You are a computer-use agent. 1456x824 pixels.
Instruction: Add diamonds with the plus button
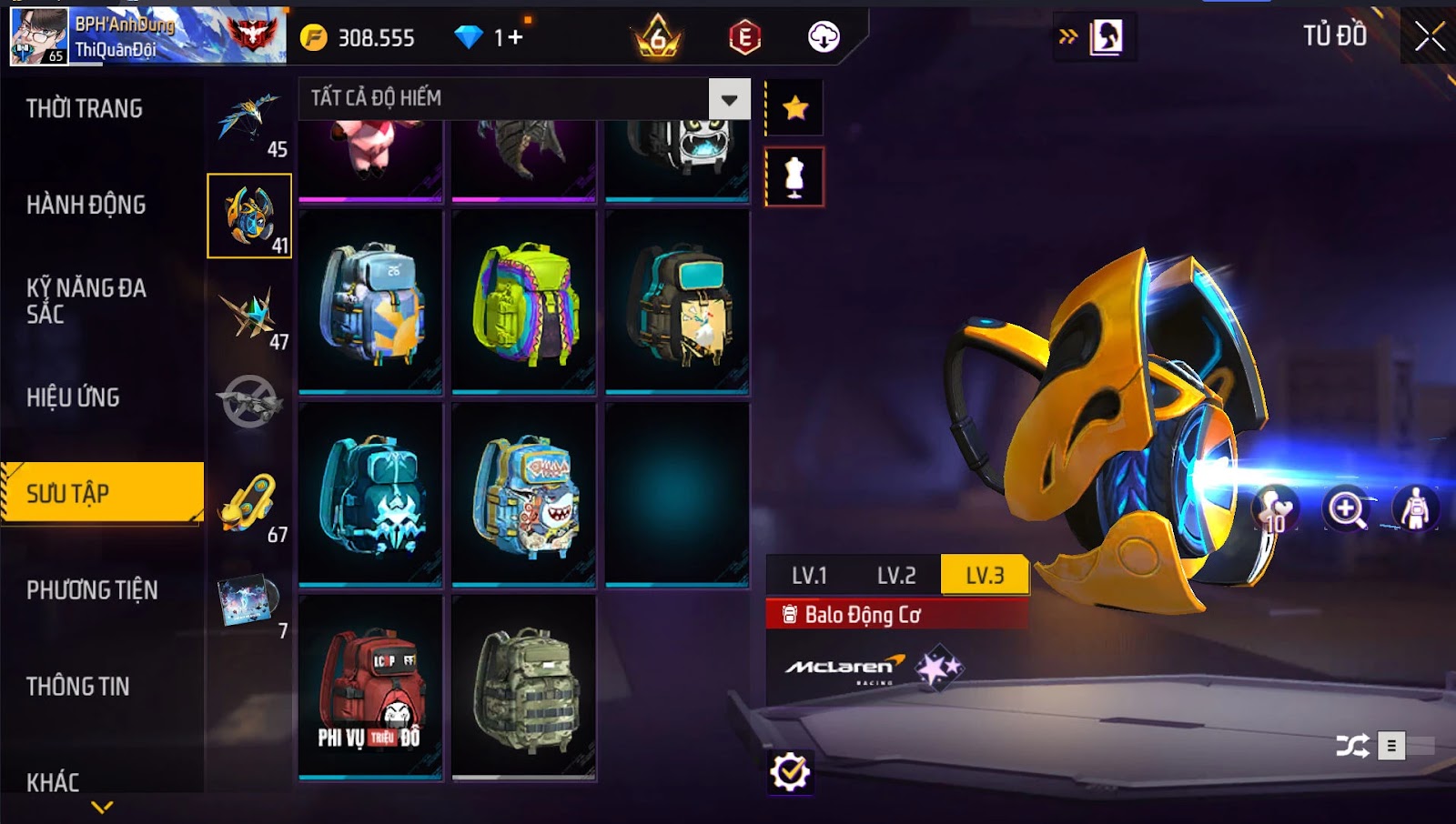pos(516,37)
